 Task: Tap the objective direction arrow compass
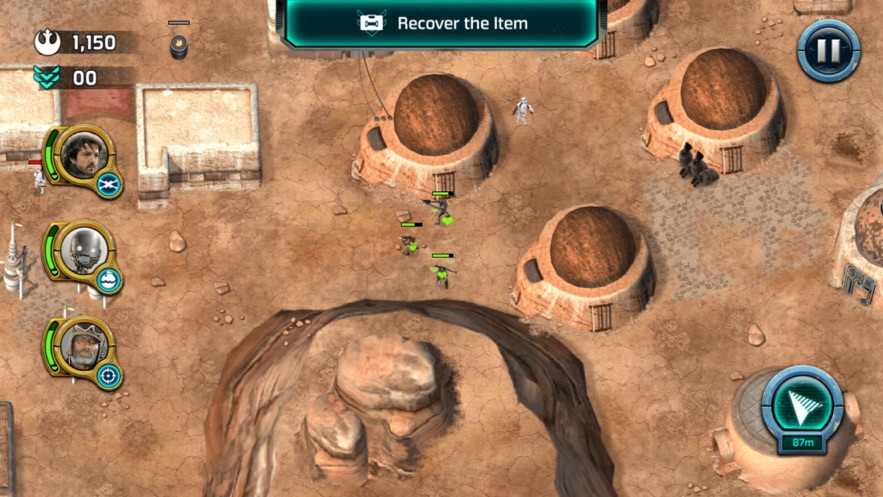[801, 404]
